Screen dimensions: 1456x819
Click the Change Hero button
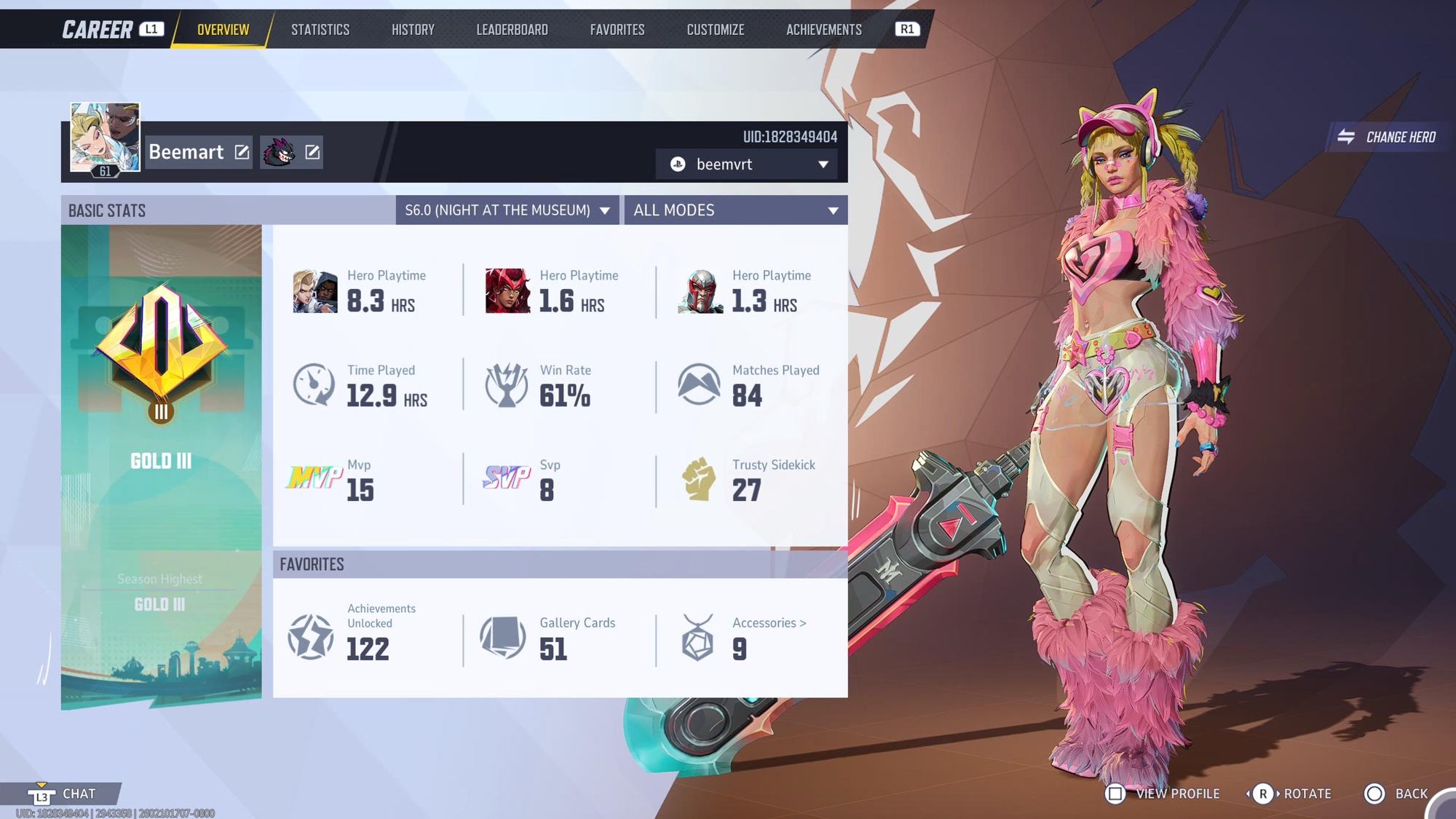click(x=1389, y=137)
